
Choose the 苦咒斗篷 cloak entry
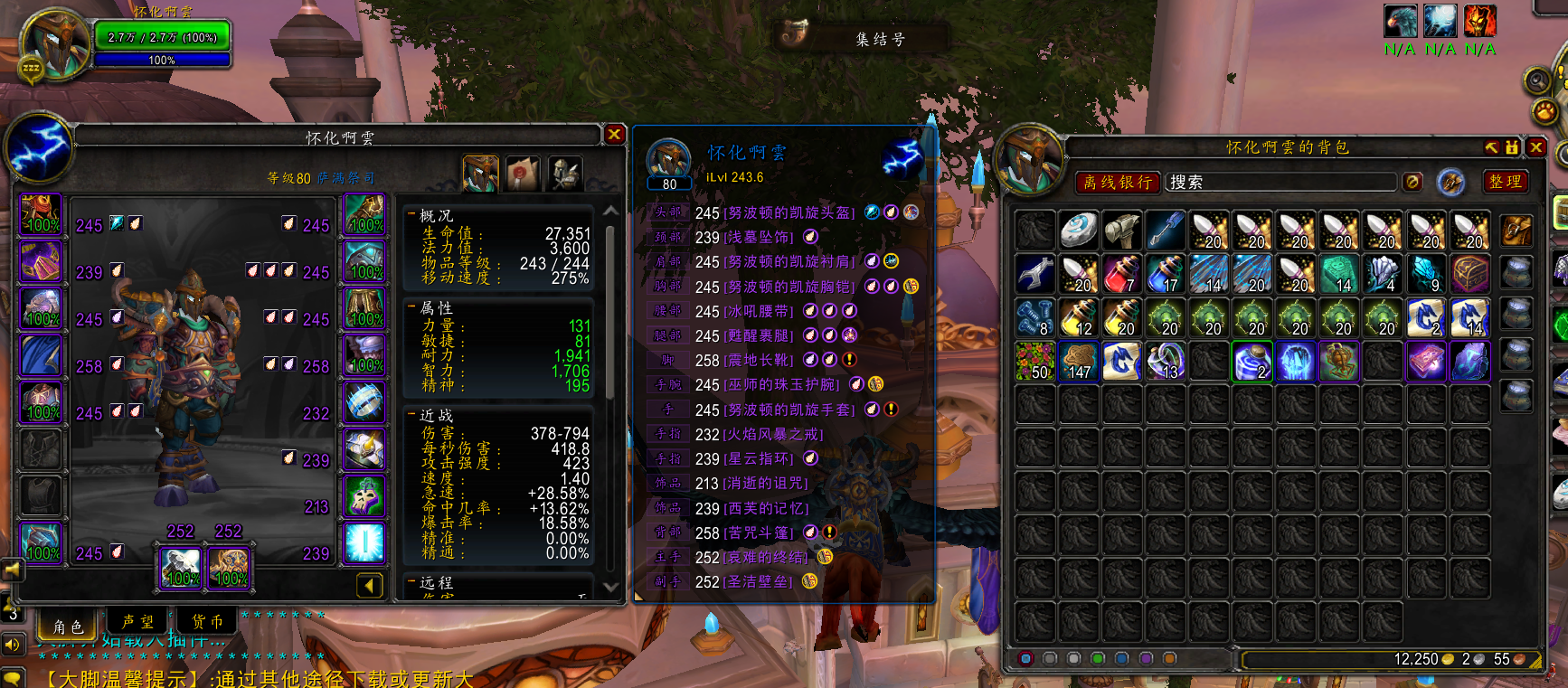point(759,533)
